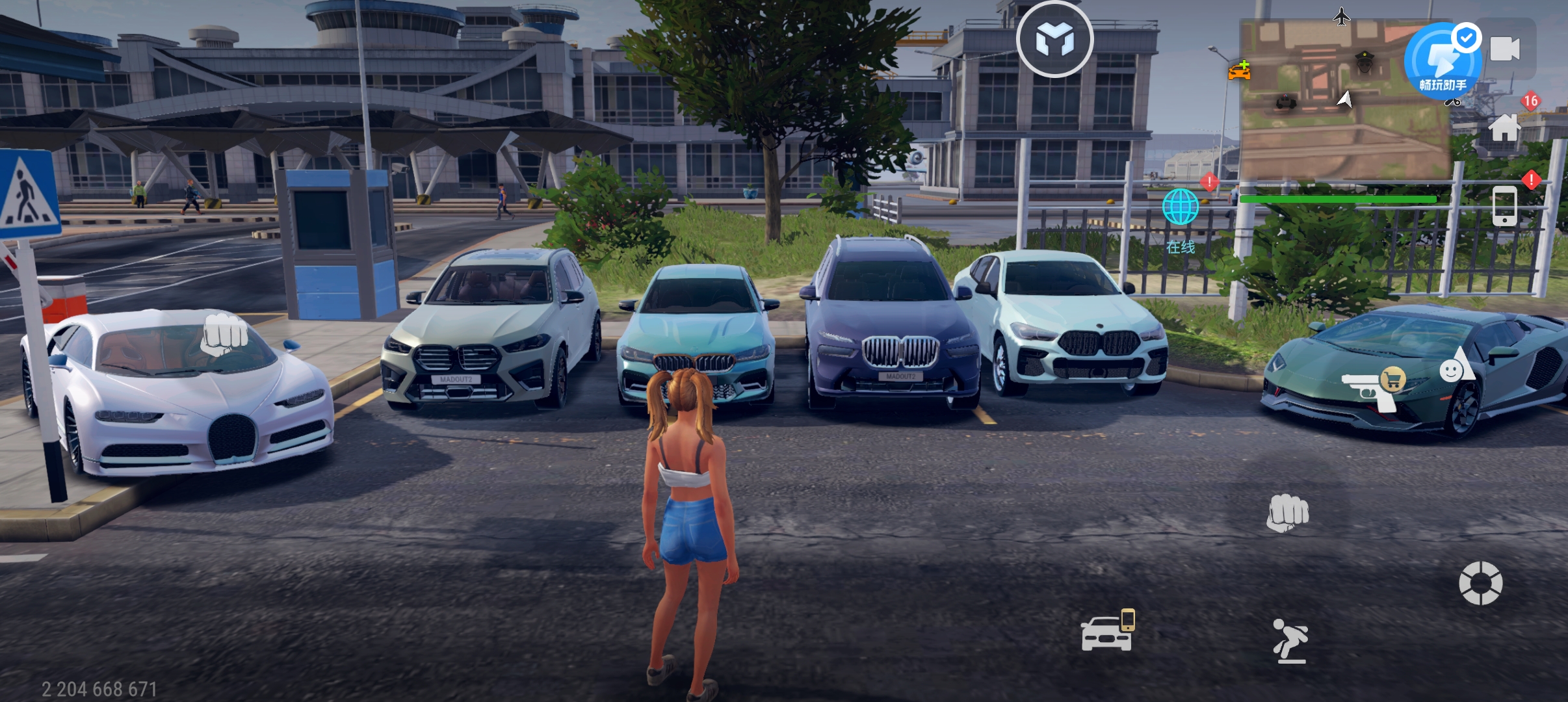Open the smartphone menu icon
1568x702 pixels.
coord(1504,206)
